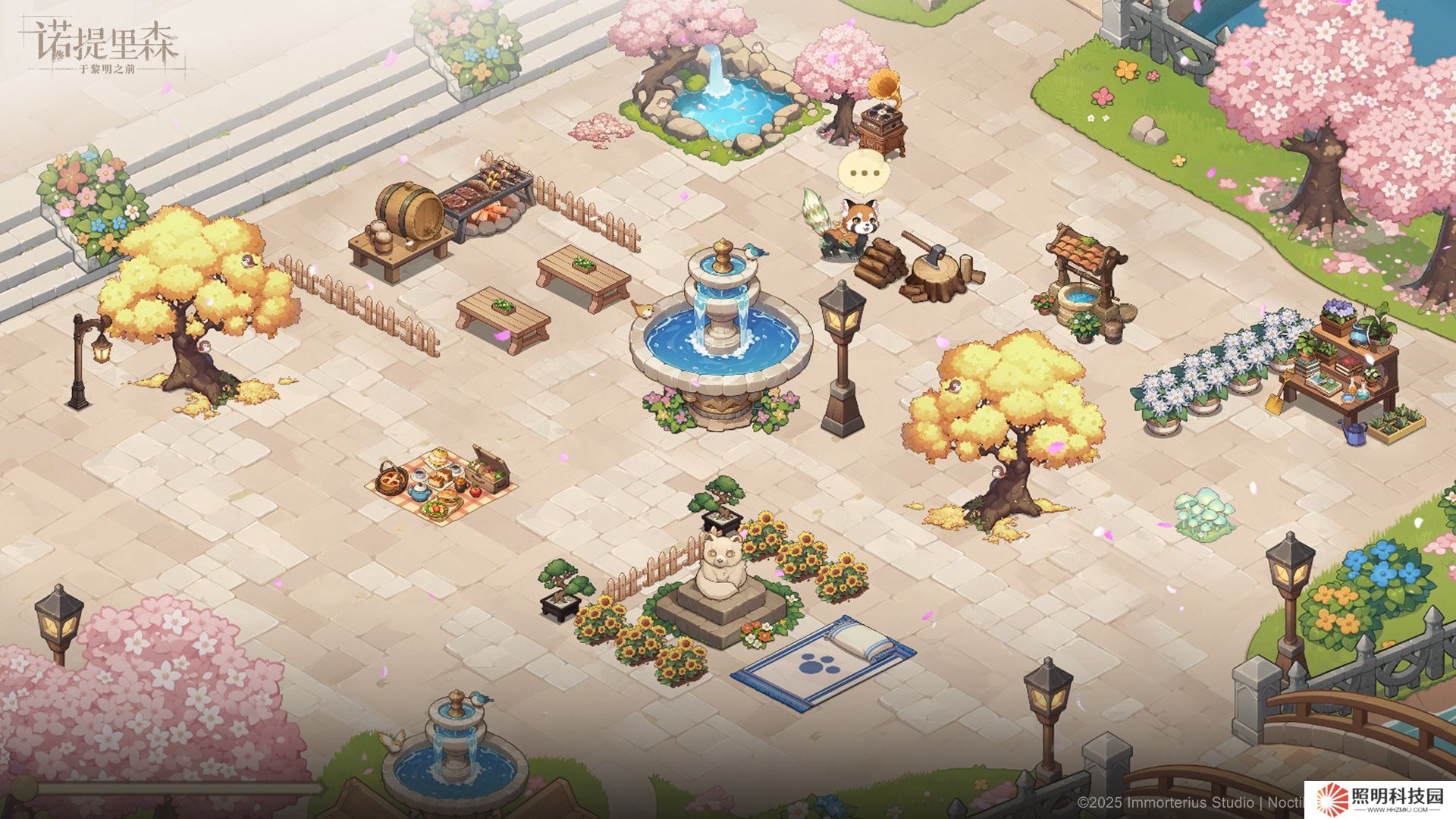Viewport: 1456px width, 819px height.
Task: Open the ellipsis speech bubble above the red panda
Action: click(x=863, y=173)
